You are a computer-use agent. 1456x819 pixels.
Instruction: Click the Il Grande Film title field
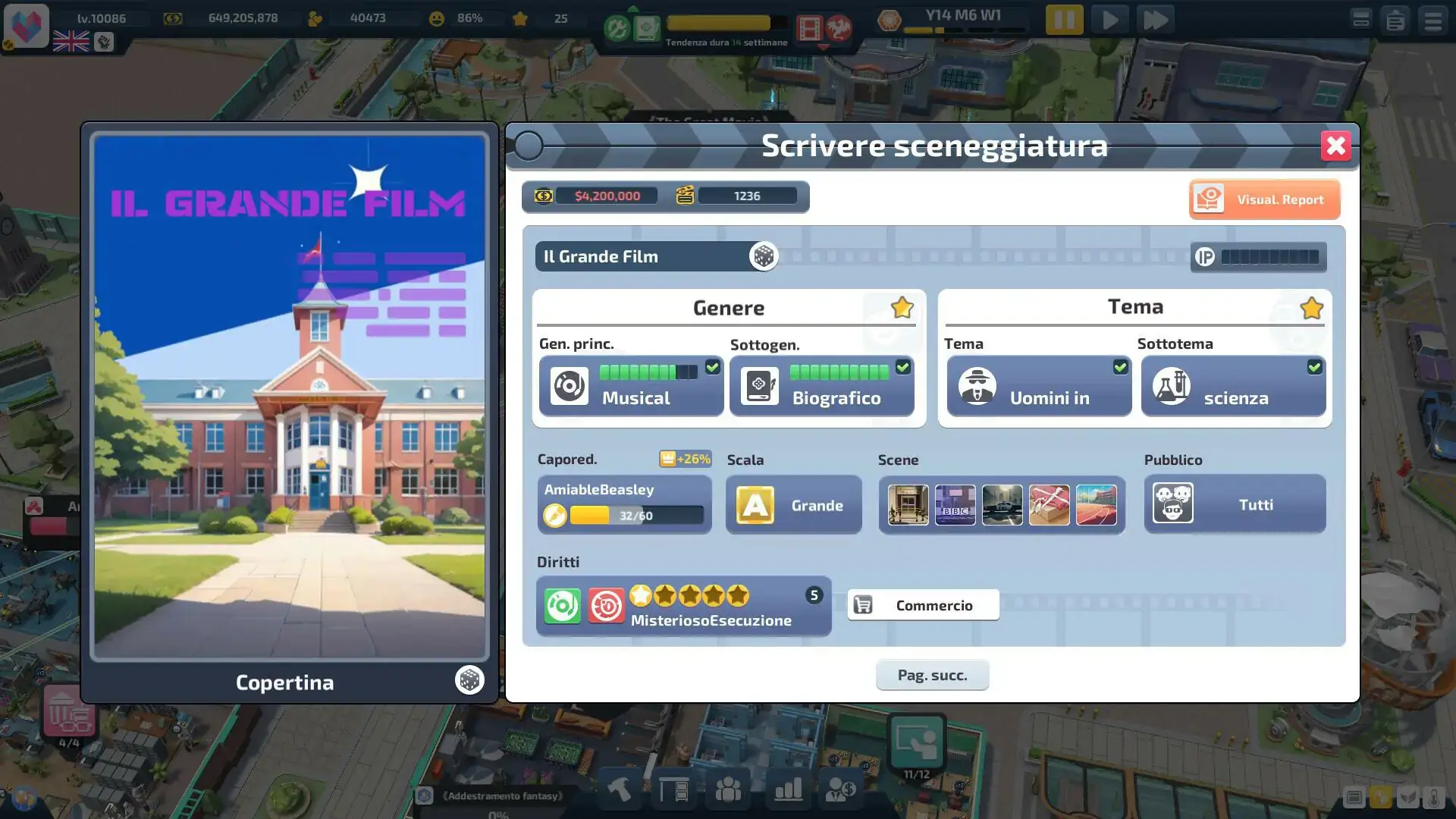pyautogui.click(x=641, y=256)
